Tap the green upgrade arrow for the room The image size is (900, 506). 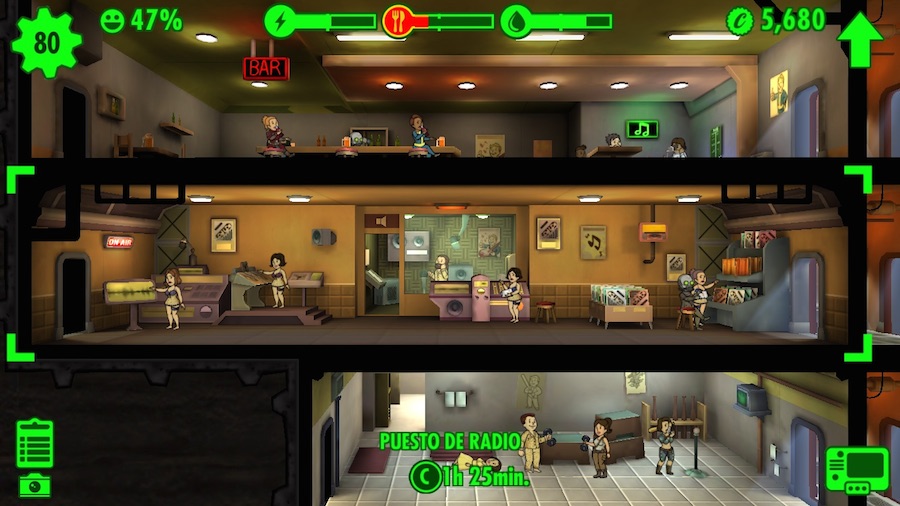pyautogui.click(x=860, y=40)
